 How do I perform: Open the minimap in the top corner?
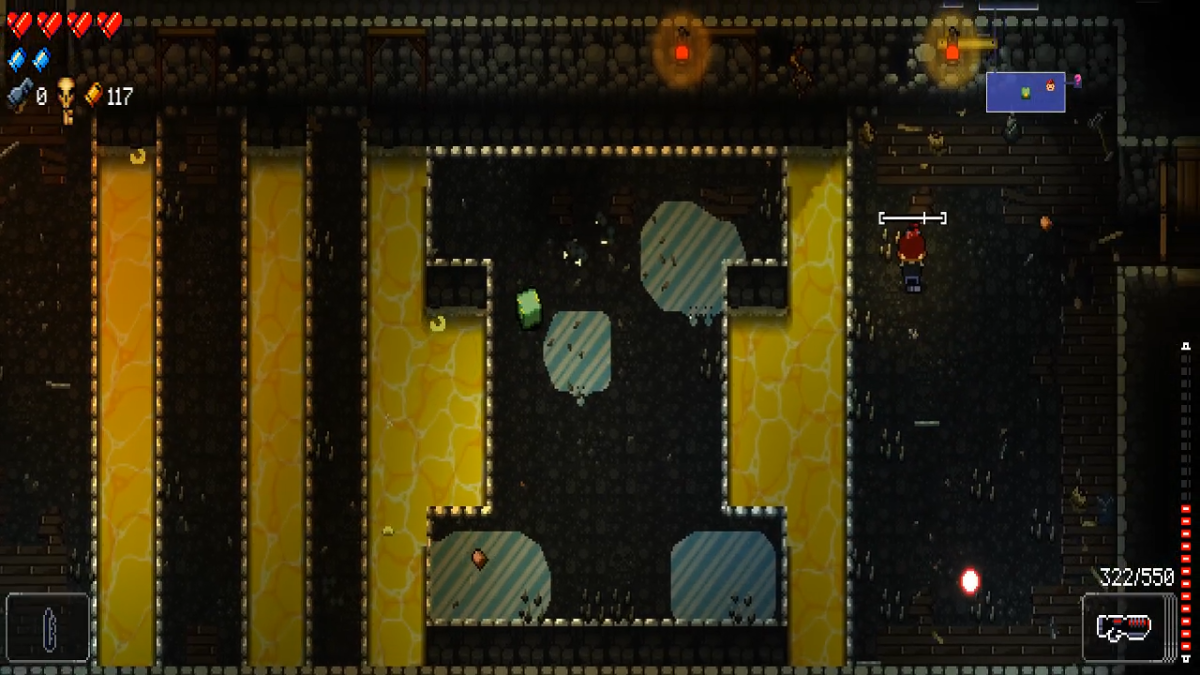(1026, 92)
